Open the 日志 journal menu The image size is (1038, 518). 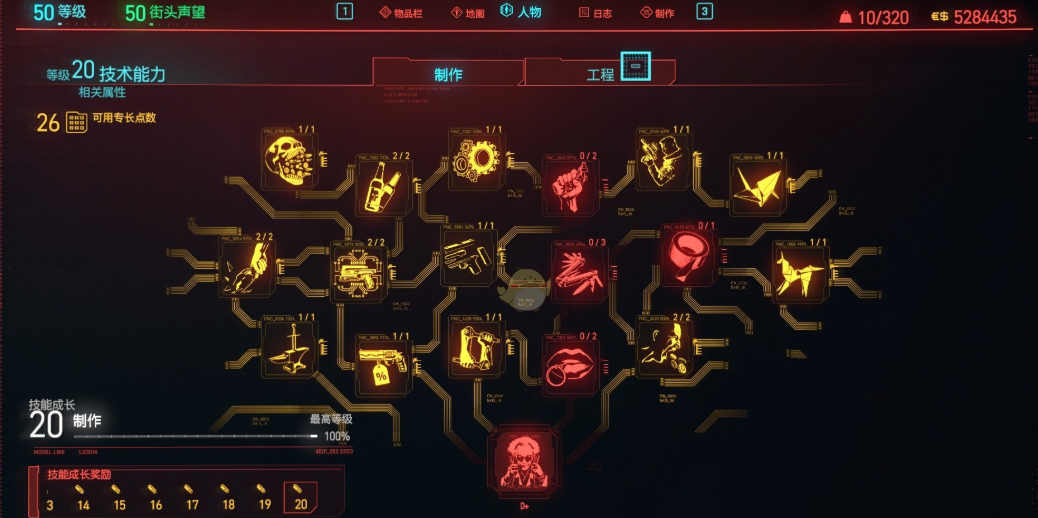(x=597, y=13)
